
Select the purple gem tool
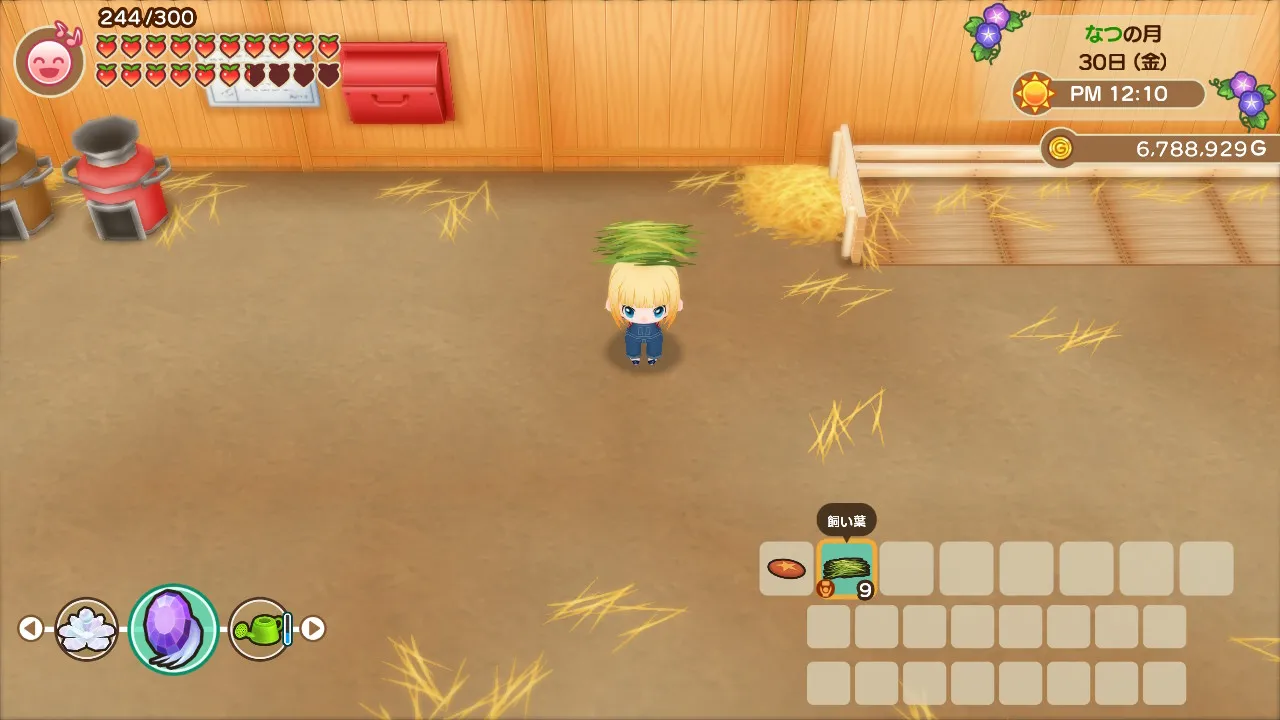pyautogui.click(x=173, y=629)
